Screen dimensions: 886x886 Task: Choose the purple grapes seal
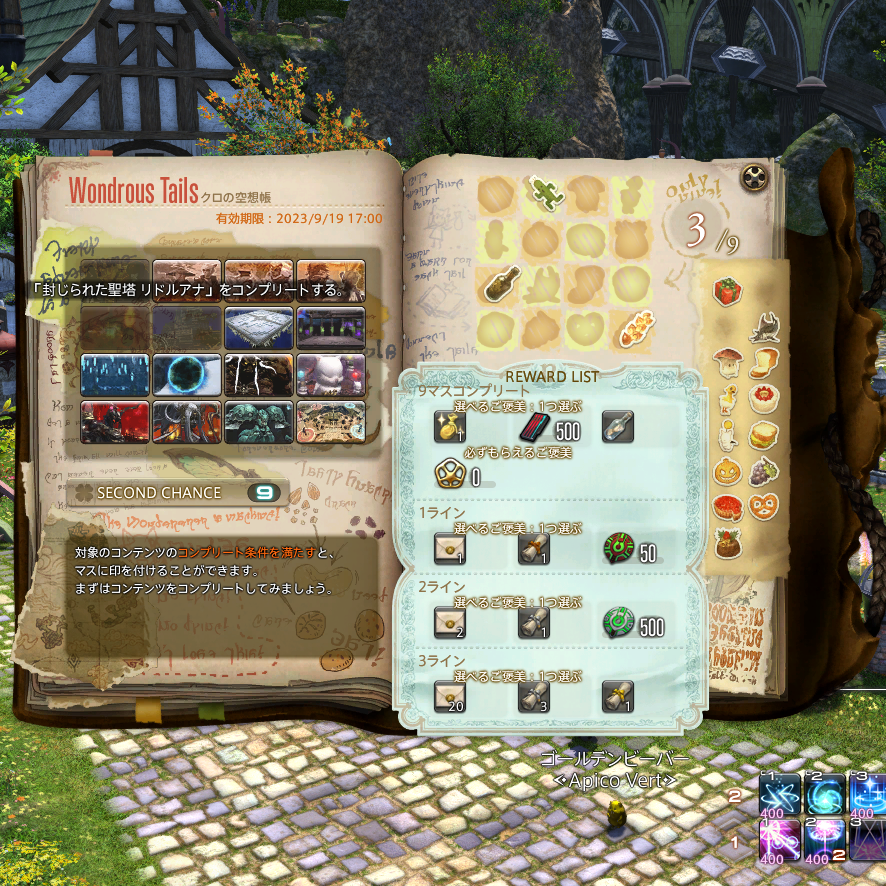765,469
